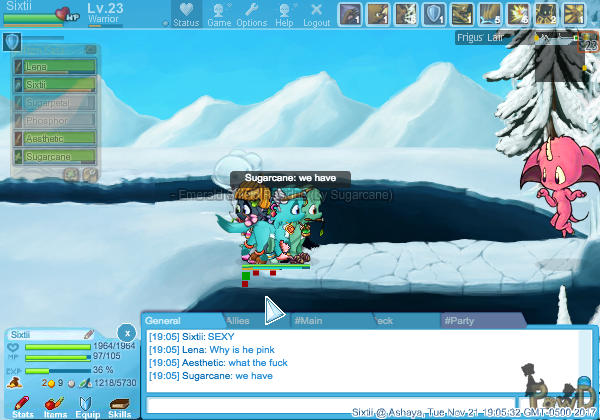Select Aesthetic in the party list
Viewport: 600px width, 420px height.
[x=56, y=139]
